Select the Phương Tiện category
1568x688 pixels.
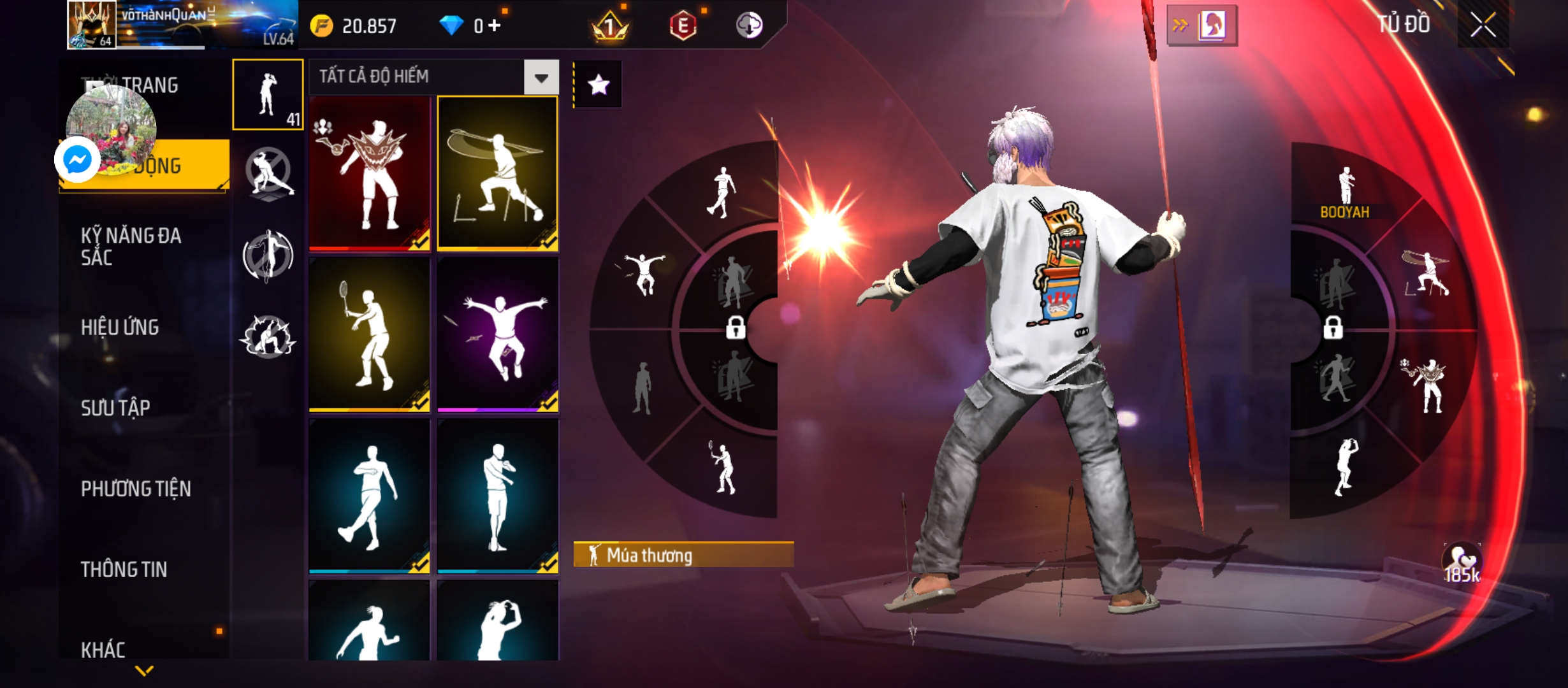(136, 489)
